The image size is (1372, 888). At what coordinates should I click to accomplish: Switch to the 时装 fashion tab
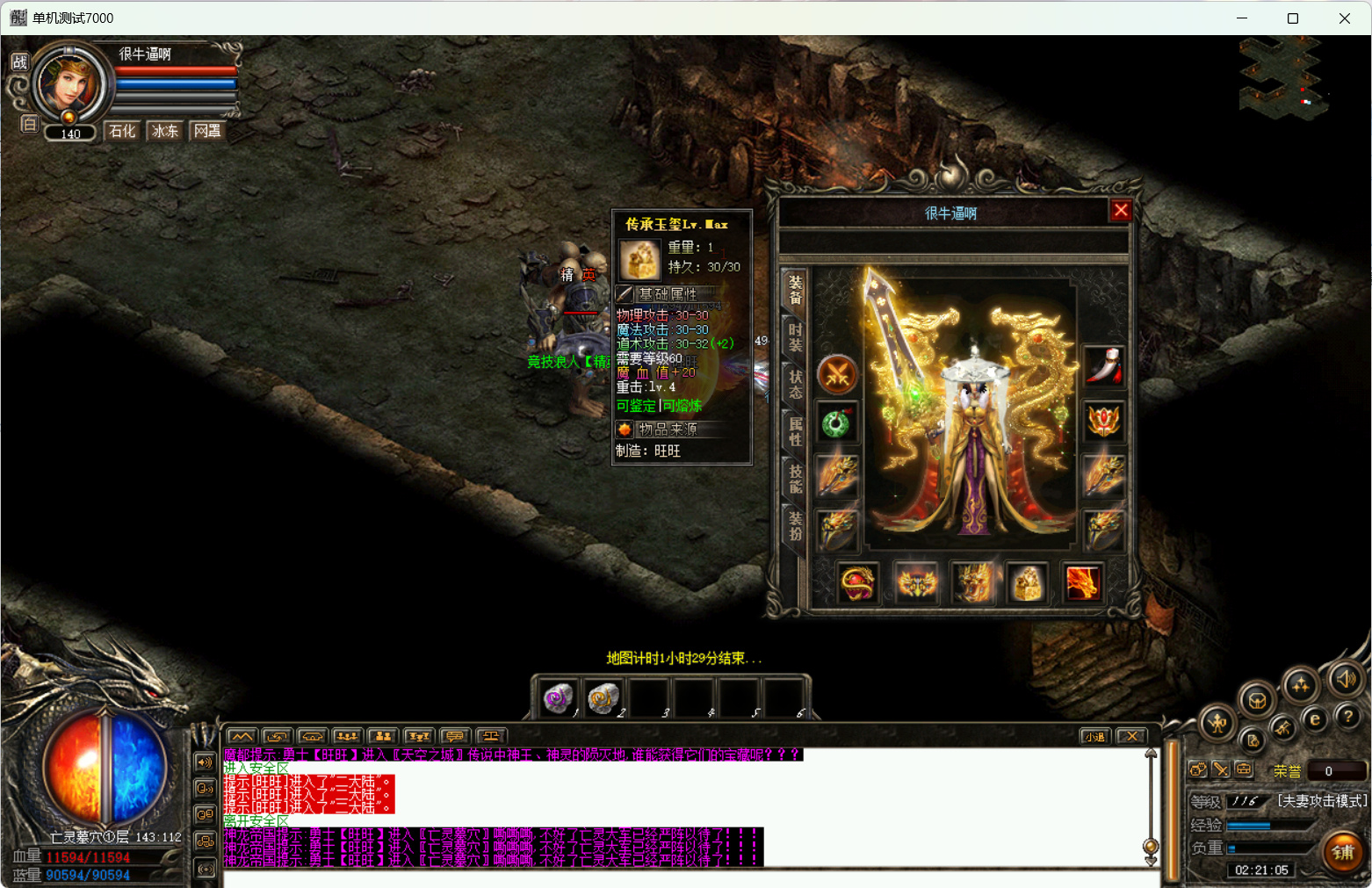(x=795, y=337)
